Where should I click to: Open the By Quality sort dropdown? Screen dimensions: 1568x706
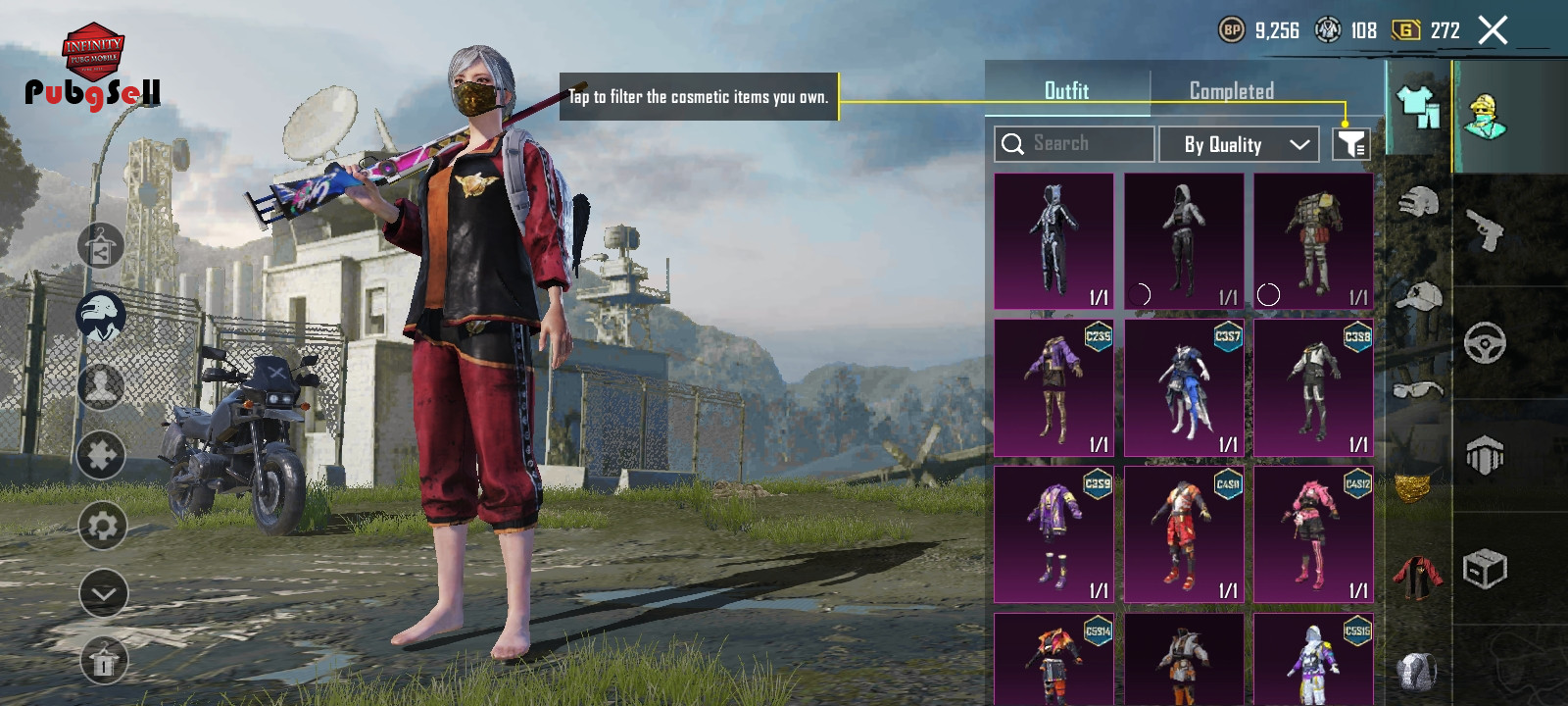tap(1244, 144)
